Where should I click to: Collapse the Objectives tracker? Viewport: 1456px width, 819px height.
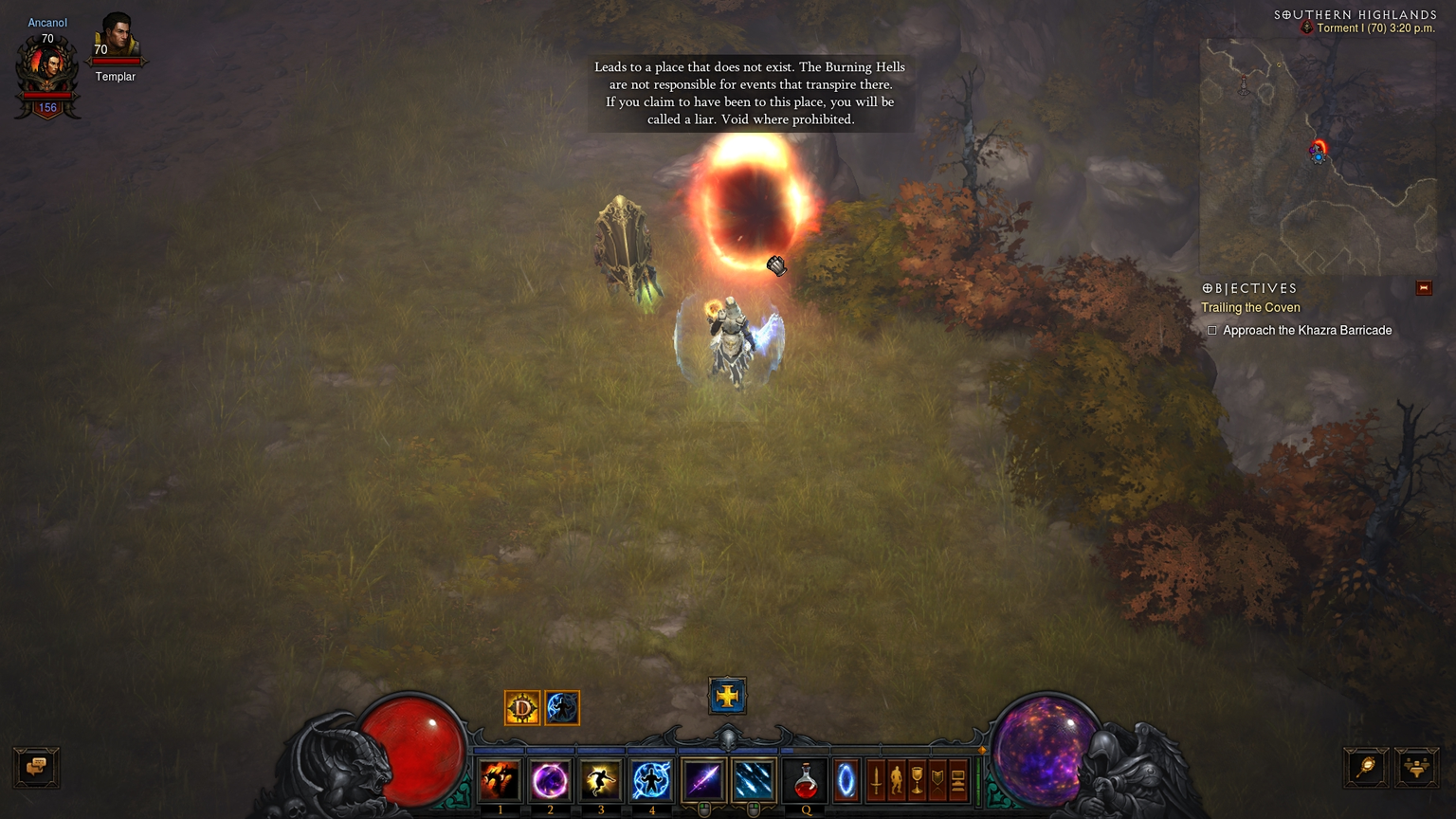click(1423, 288)
